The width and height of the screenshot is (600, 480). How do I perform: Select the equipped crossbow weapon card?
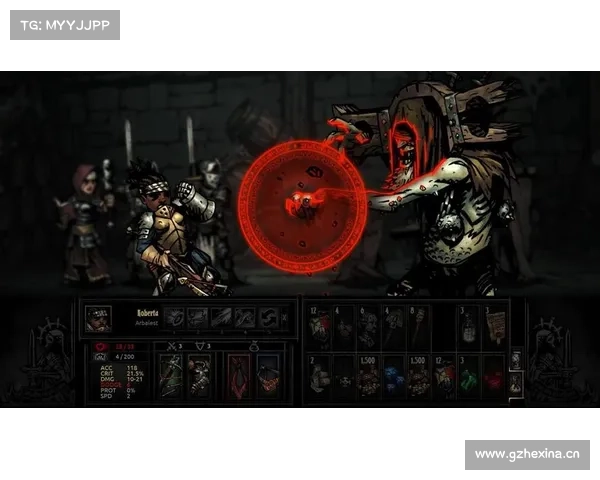coord(171,377)
